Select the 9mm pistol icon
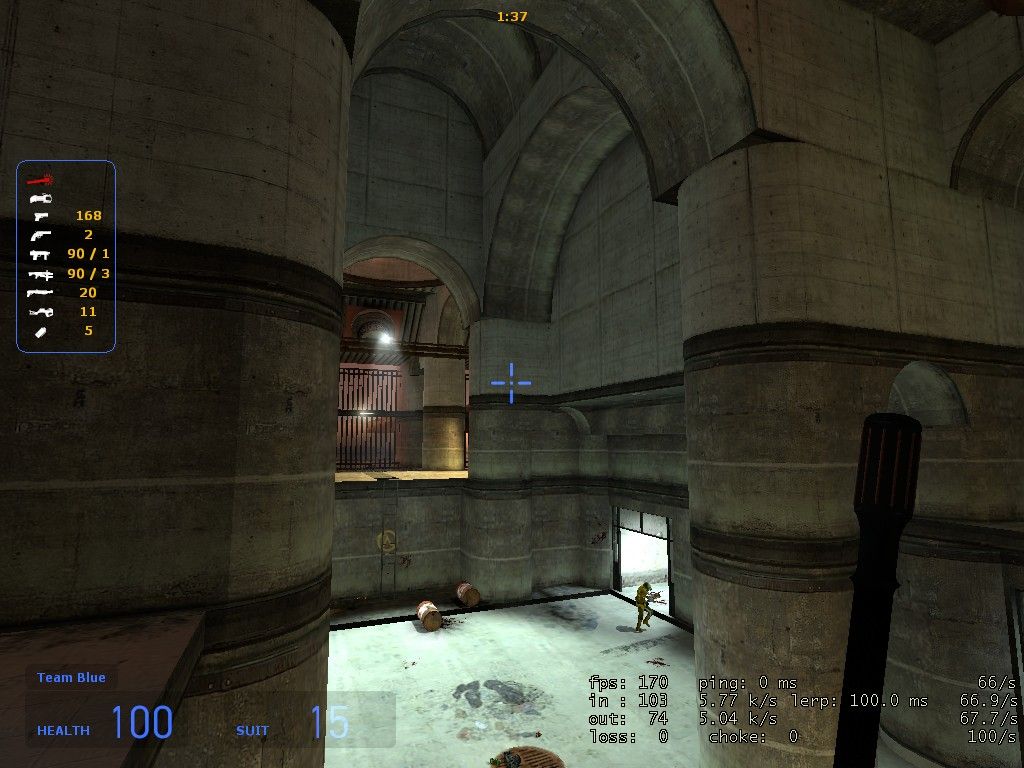This screenshot has width=1024, height=768. (40, 216)
